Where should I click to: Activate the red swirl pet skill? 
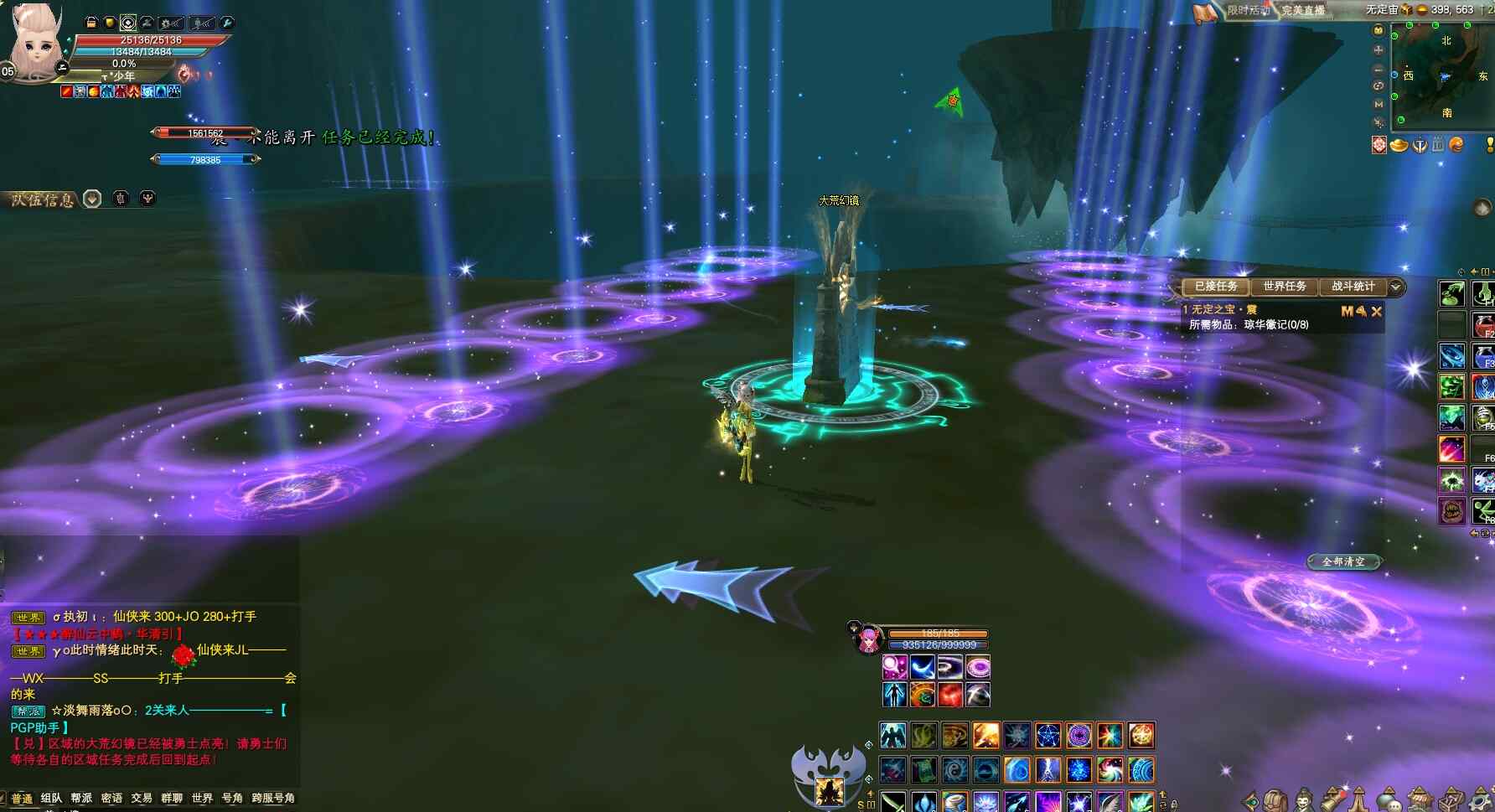[x=949, y=695]
